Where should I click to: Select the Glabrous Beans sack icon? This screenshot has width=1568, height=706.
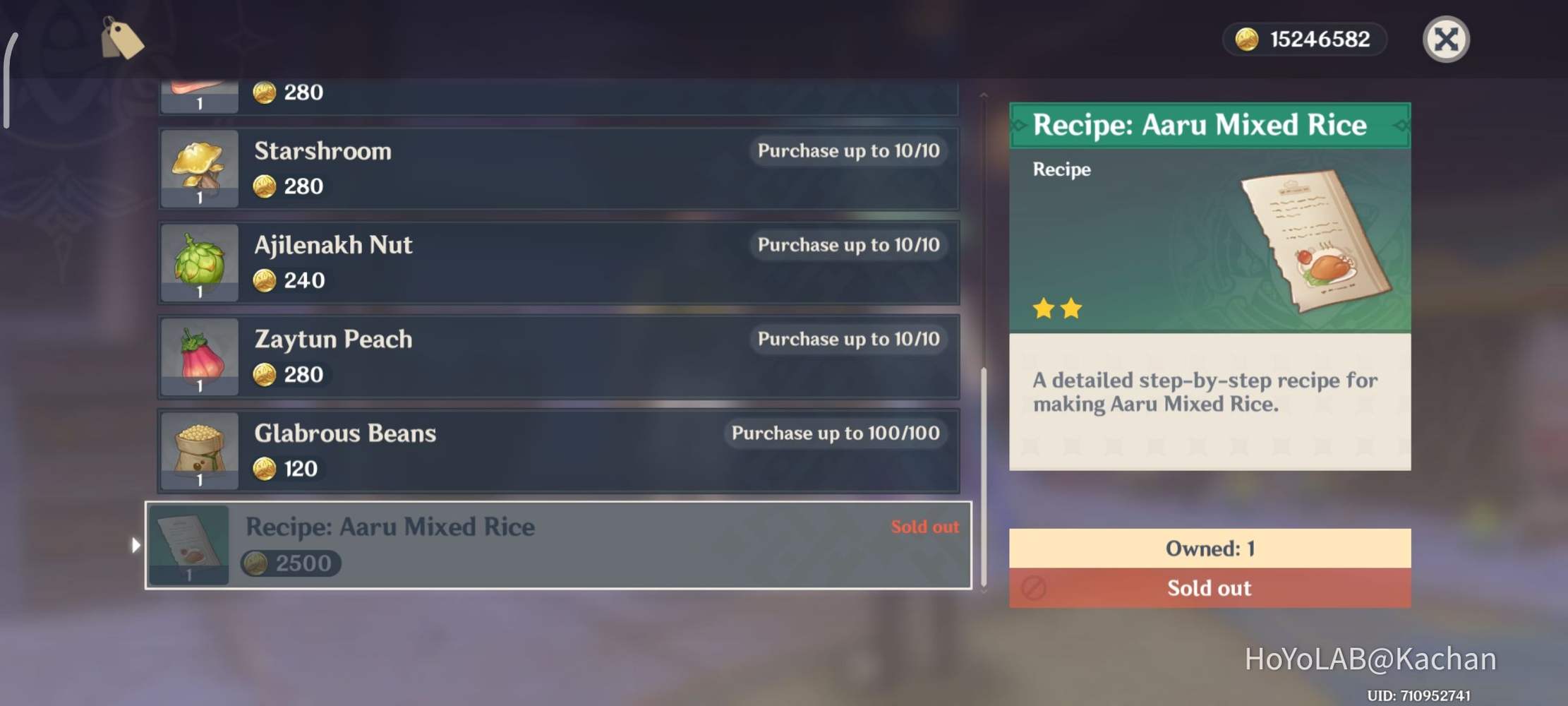[x=199, y=450]
